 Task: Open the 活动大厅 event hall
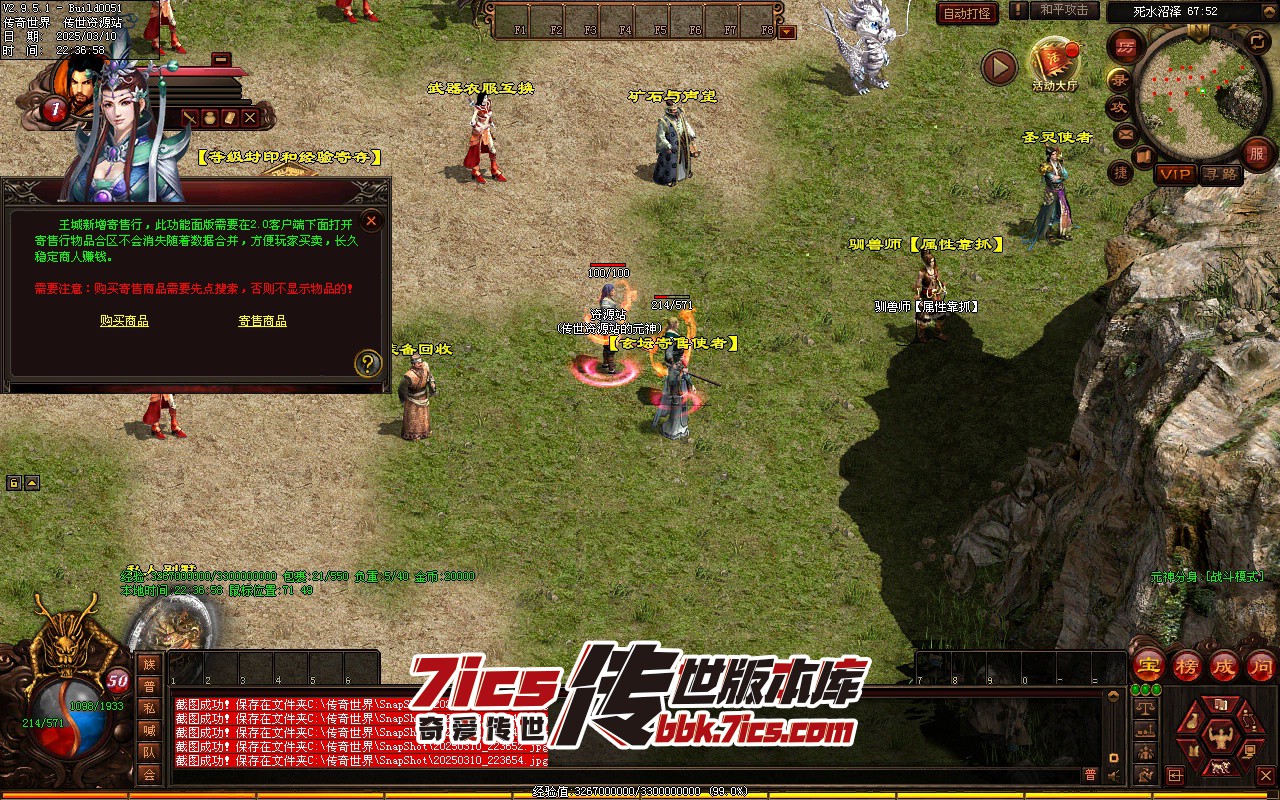1055,63
